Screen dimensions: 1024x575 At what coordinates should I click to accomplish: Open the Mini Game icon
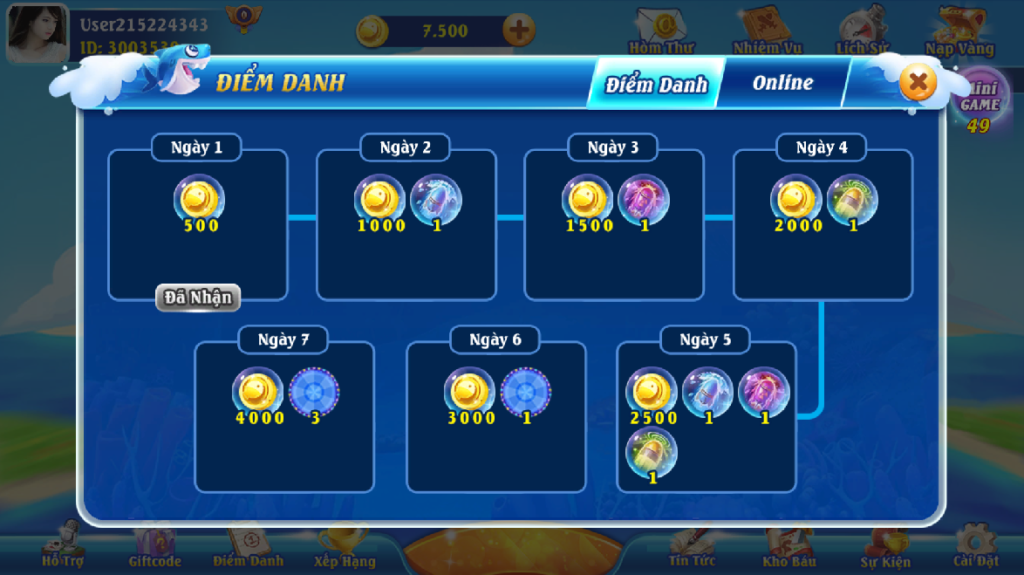coord(979,100)
